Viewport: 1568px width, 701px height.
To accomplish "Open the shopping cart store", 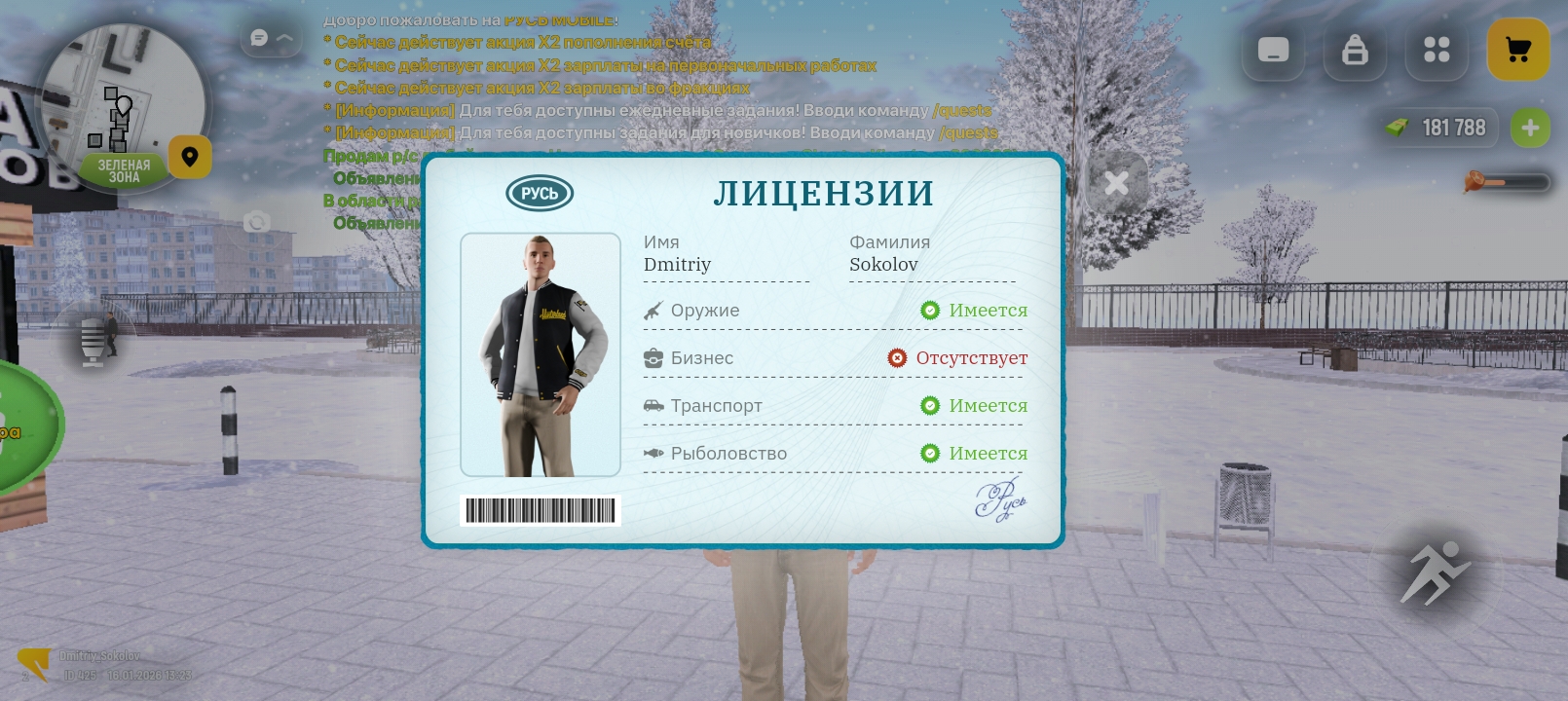I will tap(1517, 50).
